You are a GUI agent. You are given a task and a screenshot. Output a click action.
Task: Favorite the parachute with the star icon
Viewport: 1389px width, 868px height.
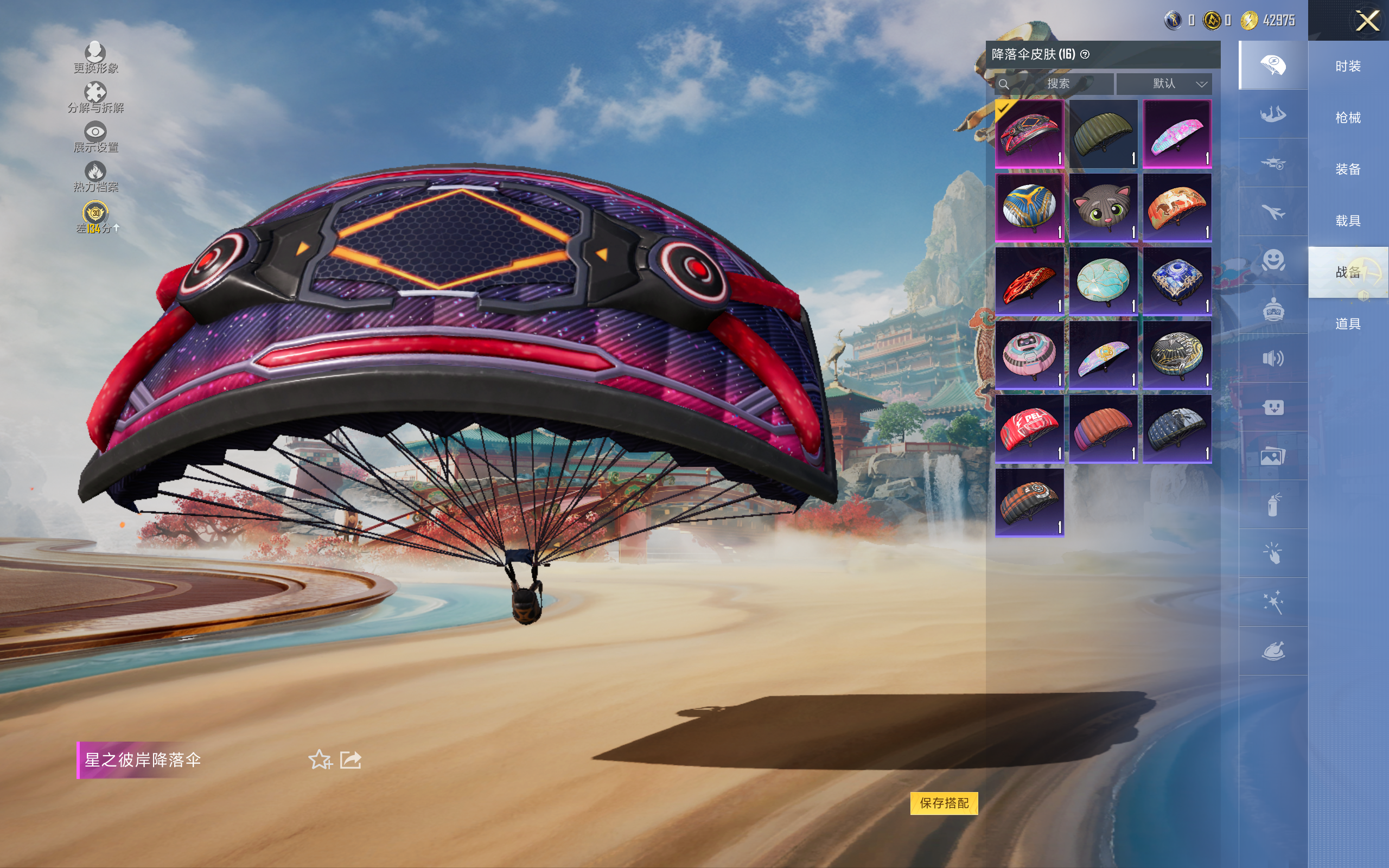tap(320, 759)
